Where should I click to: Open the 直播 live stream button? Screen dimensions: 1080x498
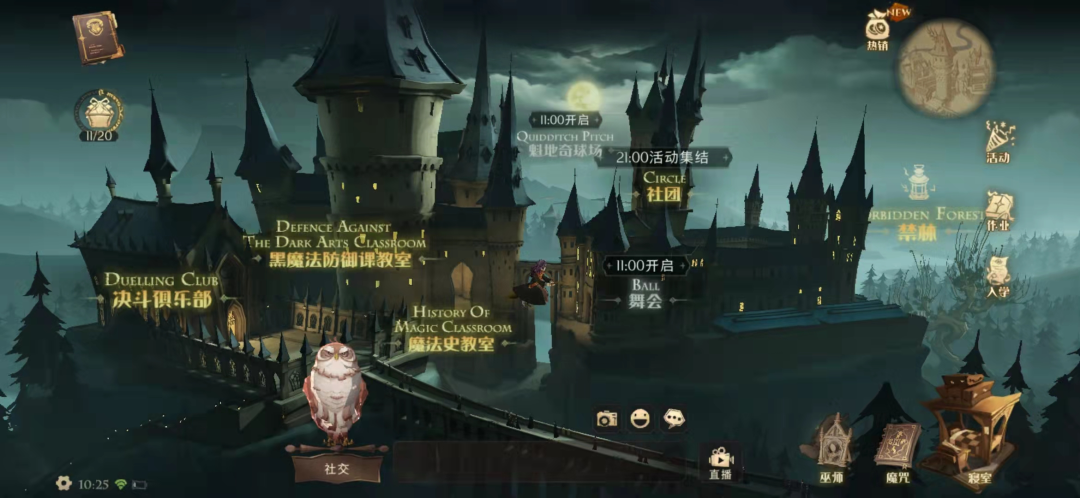(720, 462)
